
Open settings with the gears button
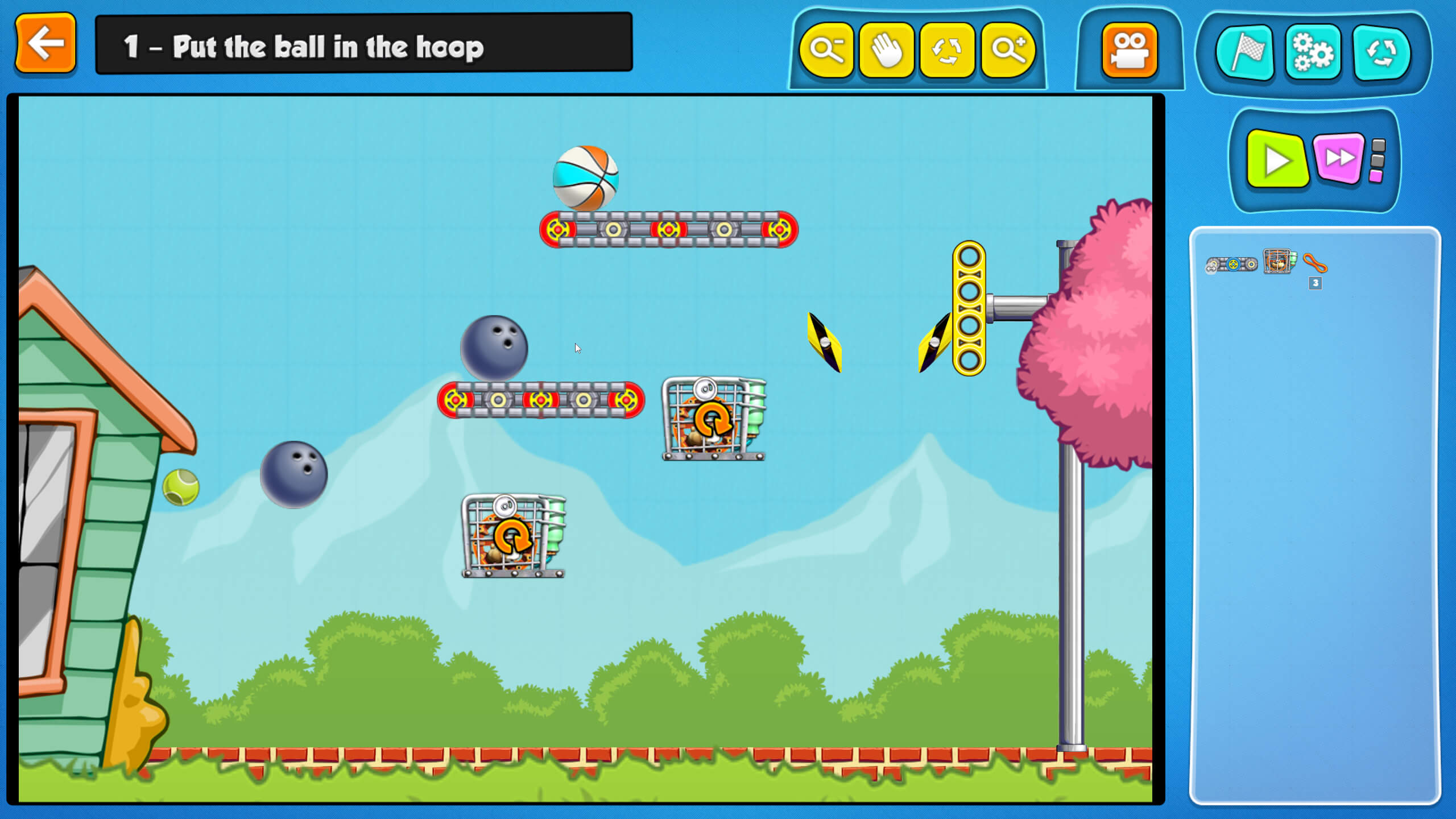coord(1313,52)
